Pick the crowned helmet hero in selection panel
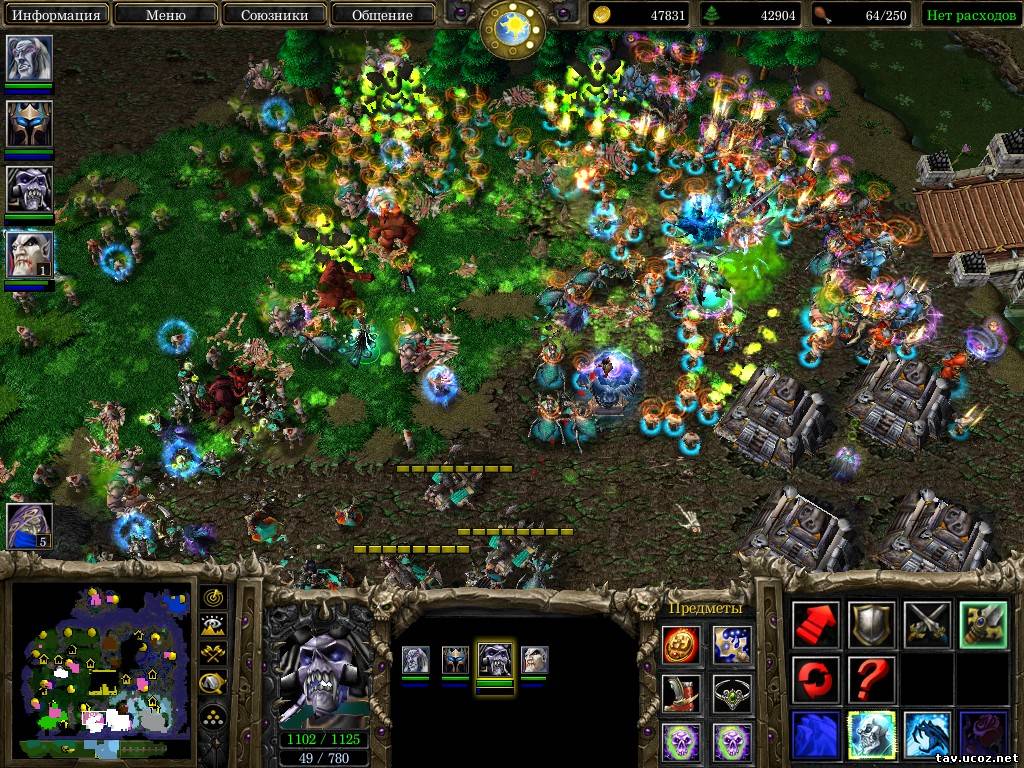The image size is (1024, 768). (455, 660)
